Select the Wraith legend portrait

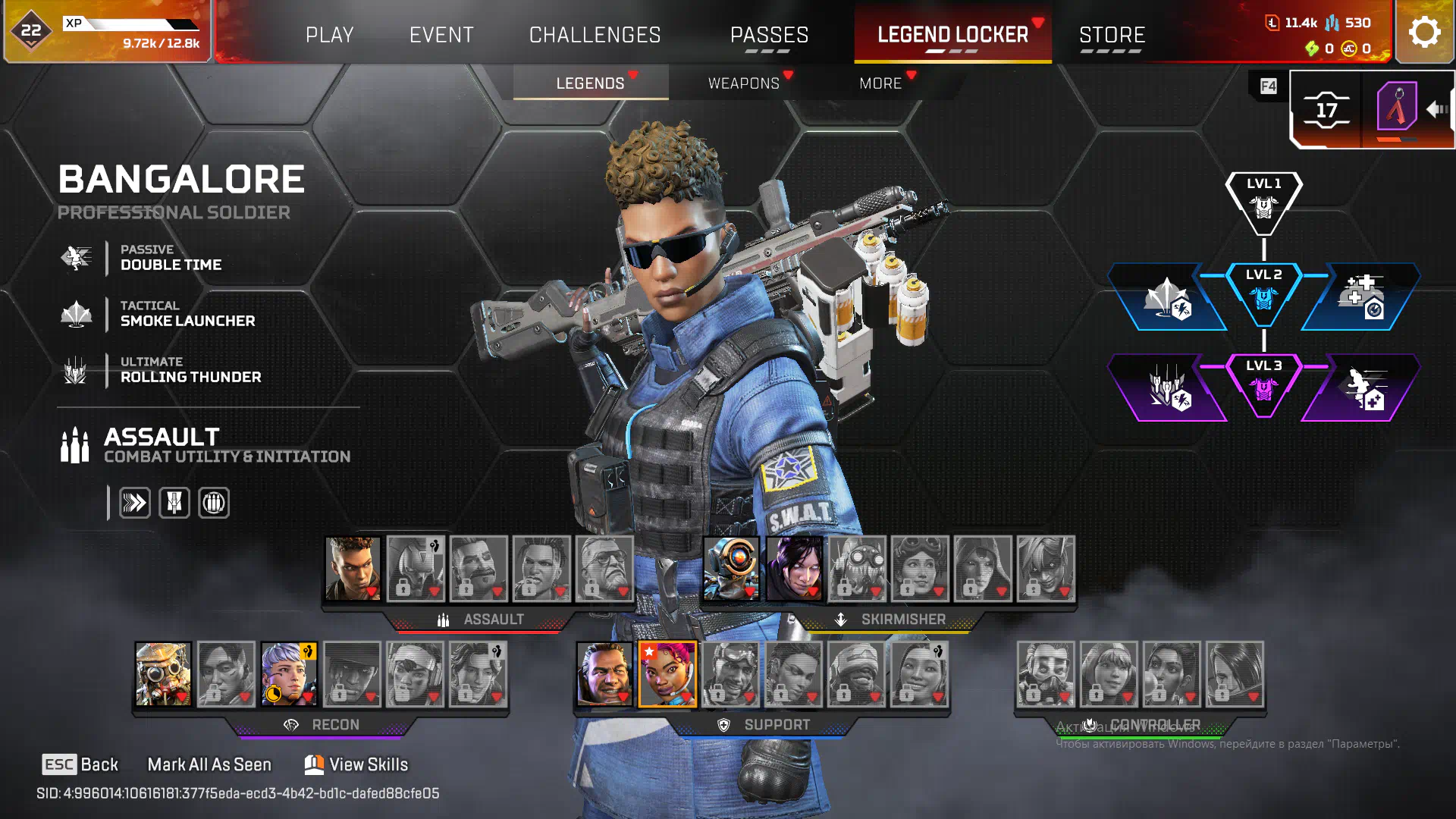[x=794, y=569]
